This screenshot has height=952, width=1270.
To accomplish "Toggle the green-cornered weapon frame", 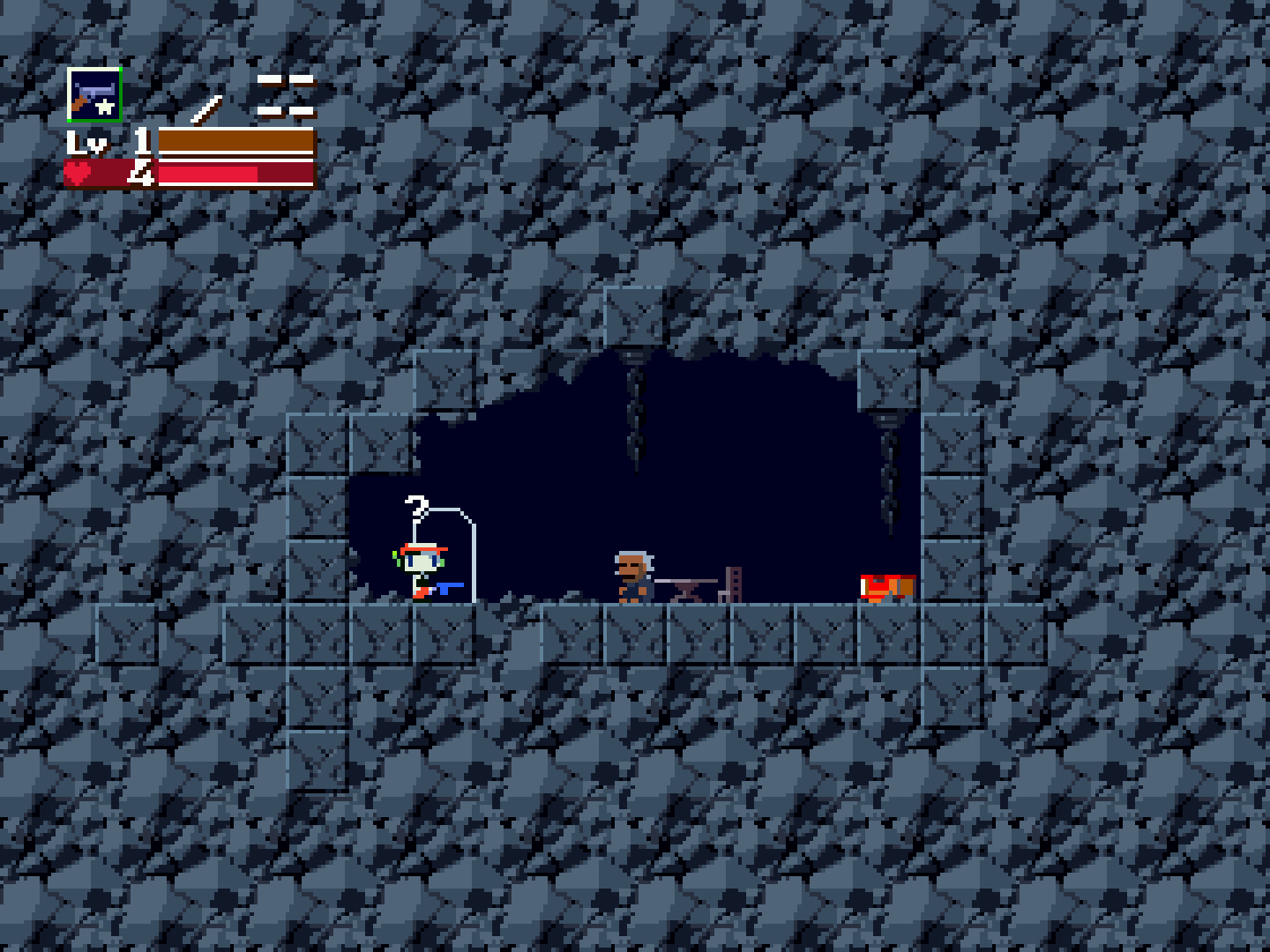I will pos(94,93).
